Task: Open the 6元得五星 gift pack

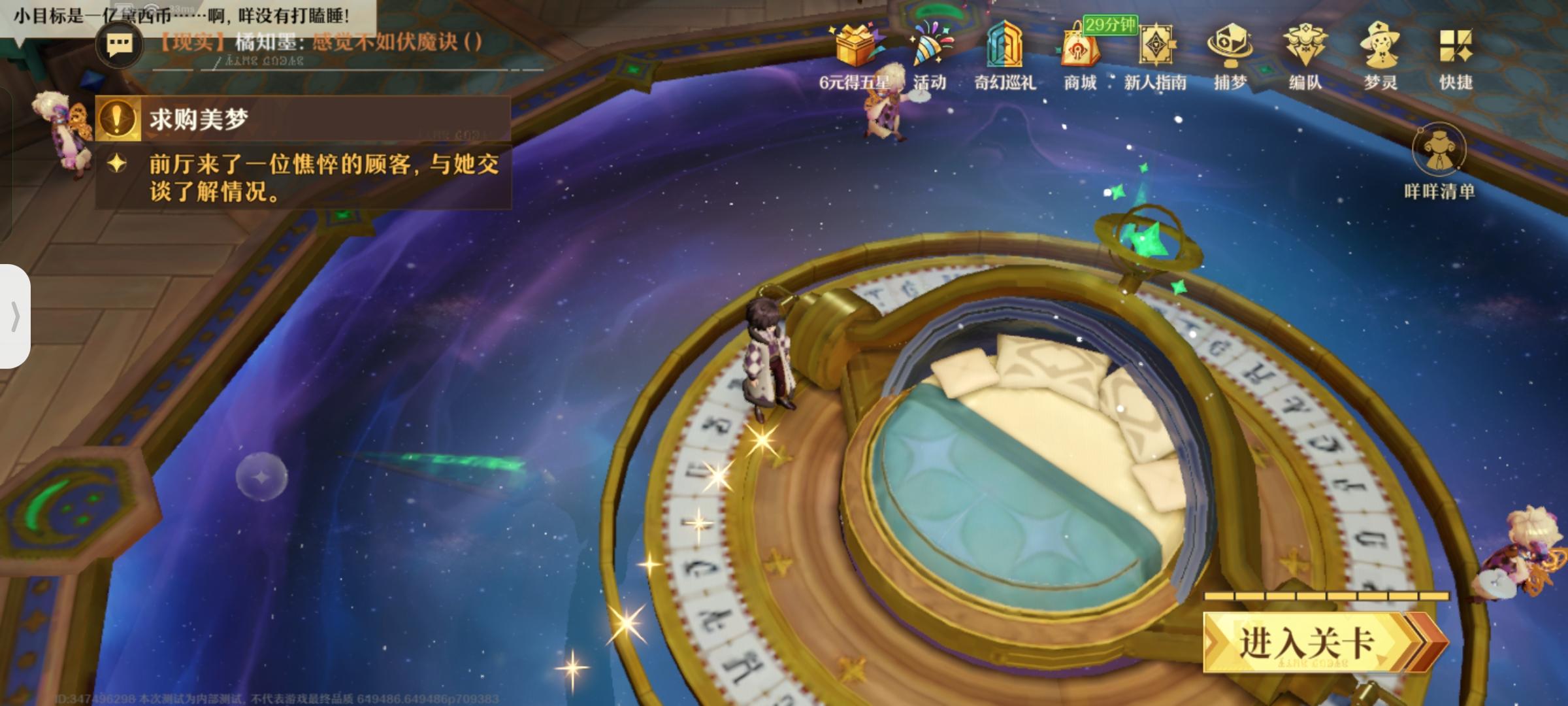Action: click(855, 49)
